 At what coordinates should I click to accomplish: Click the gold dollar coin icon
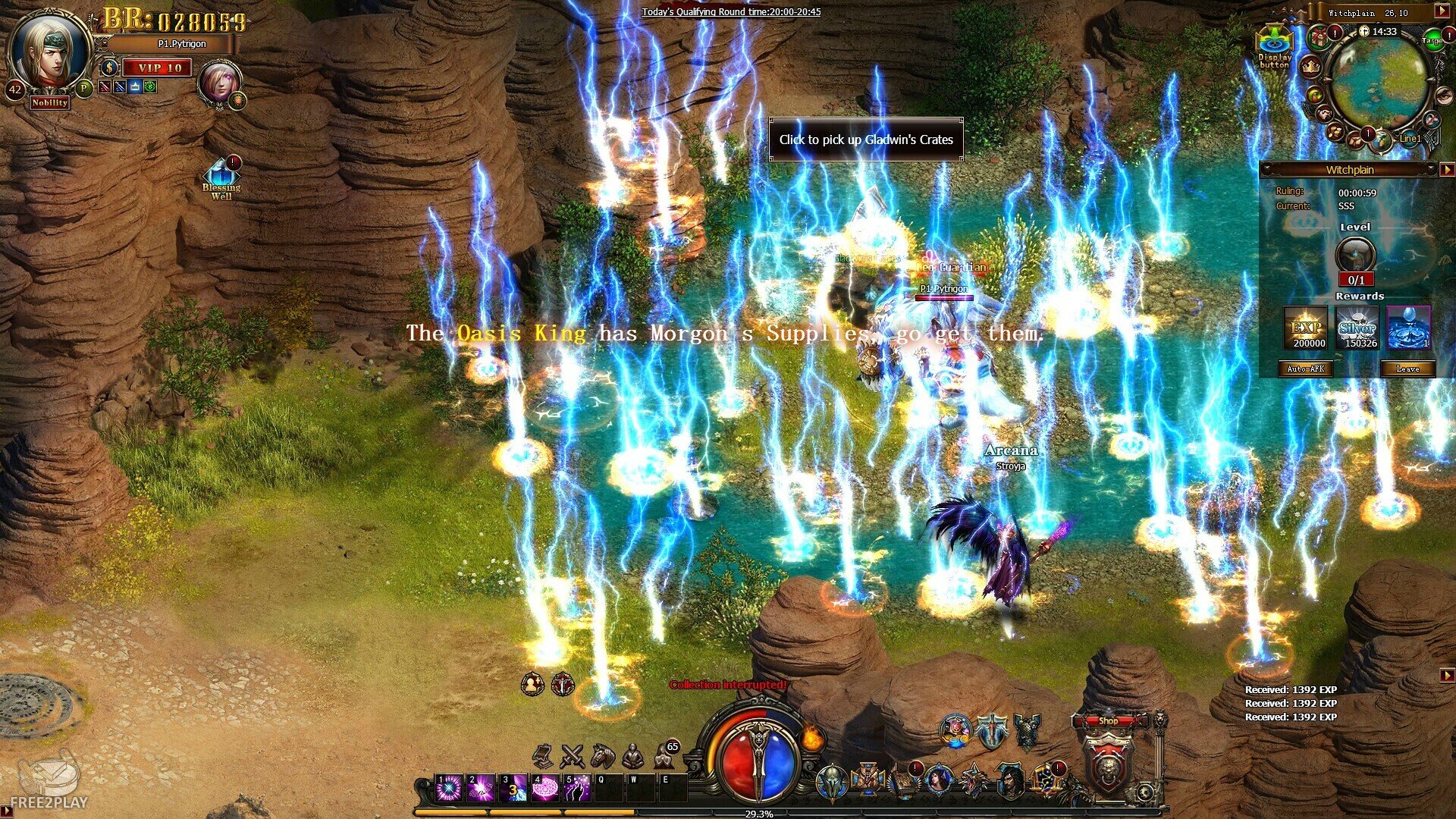pyautogui.click(x=108, y=67)
